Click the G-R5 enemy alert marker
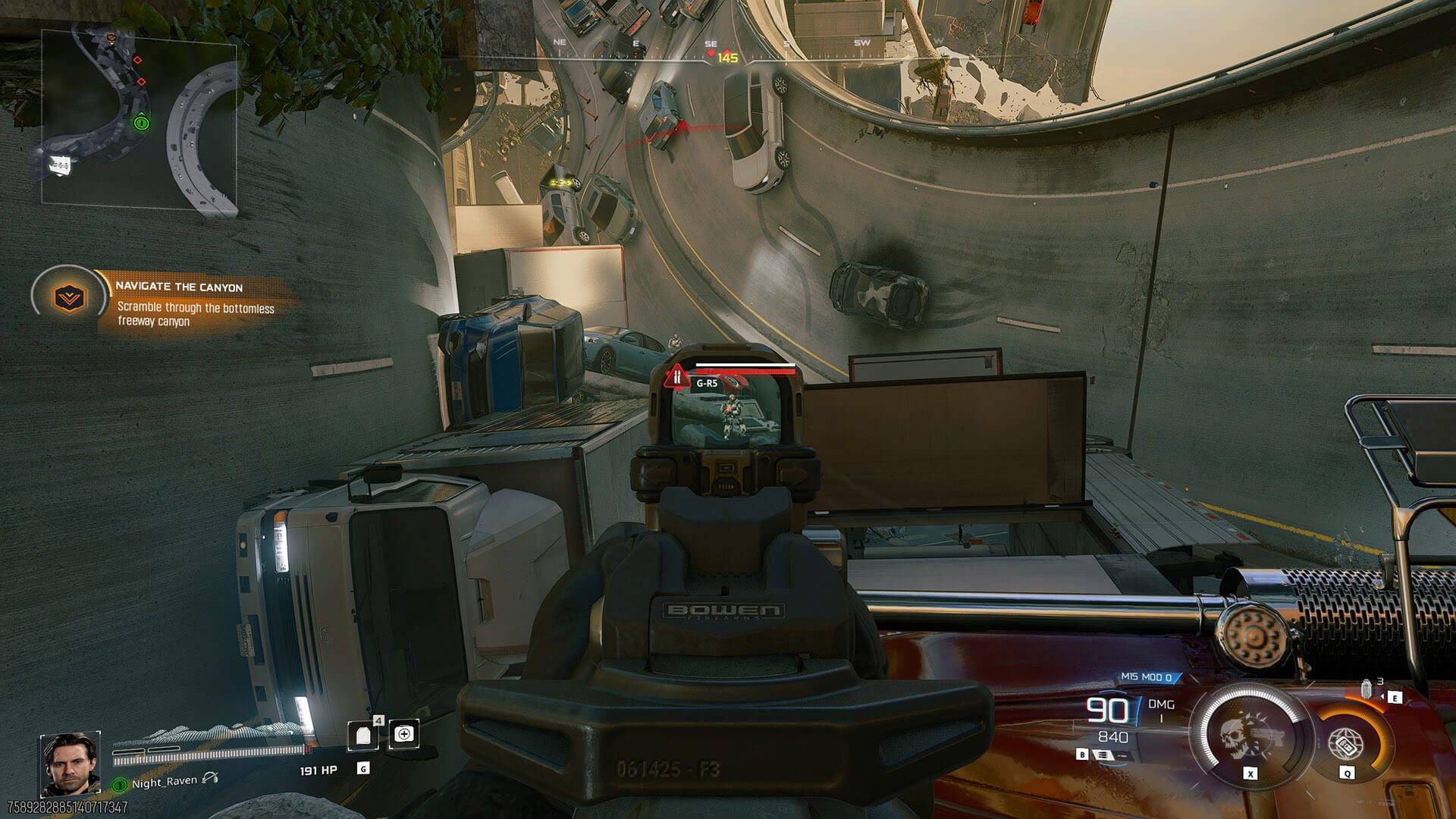1456x819 pixels. (x=676, y=376)
